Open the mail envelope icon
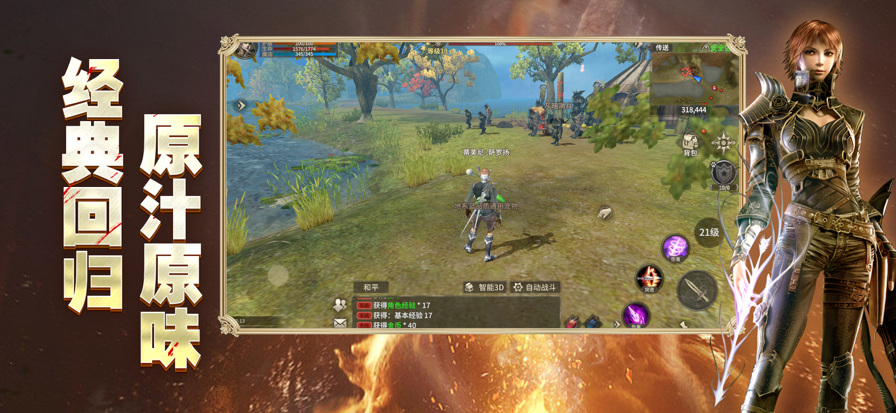896x413 pixels. point(340,323)
